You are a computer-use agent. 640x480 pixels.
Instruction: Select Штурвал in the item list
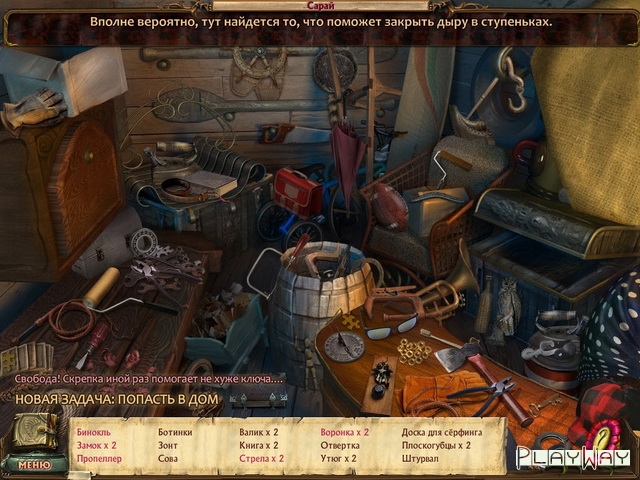tap(422, 458)
